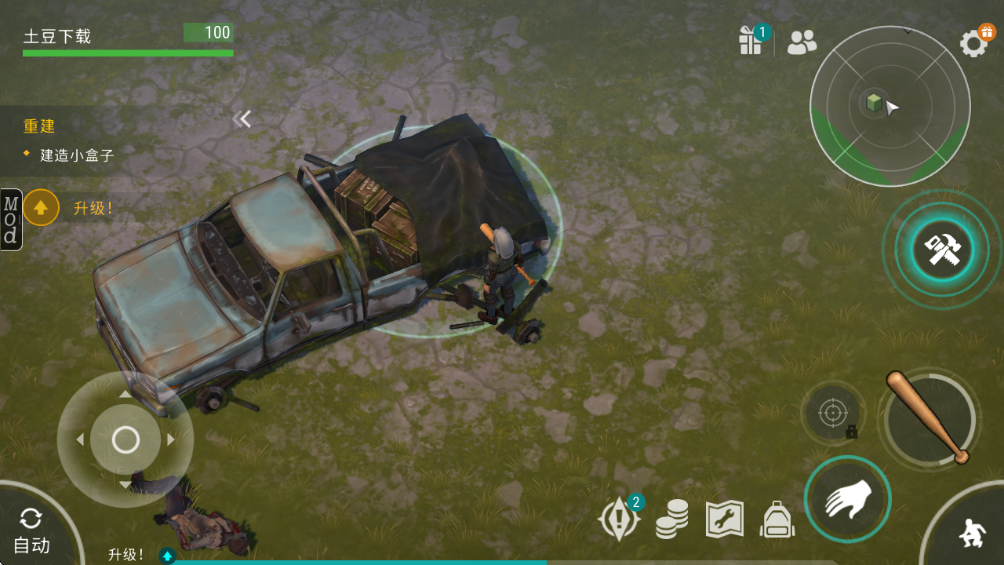Click the 升级! label on experience bar

coord(127,554)
